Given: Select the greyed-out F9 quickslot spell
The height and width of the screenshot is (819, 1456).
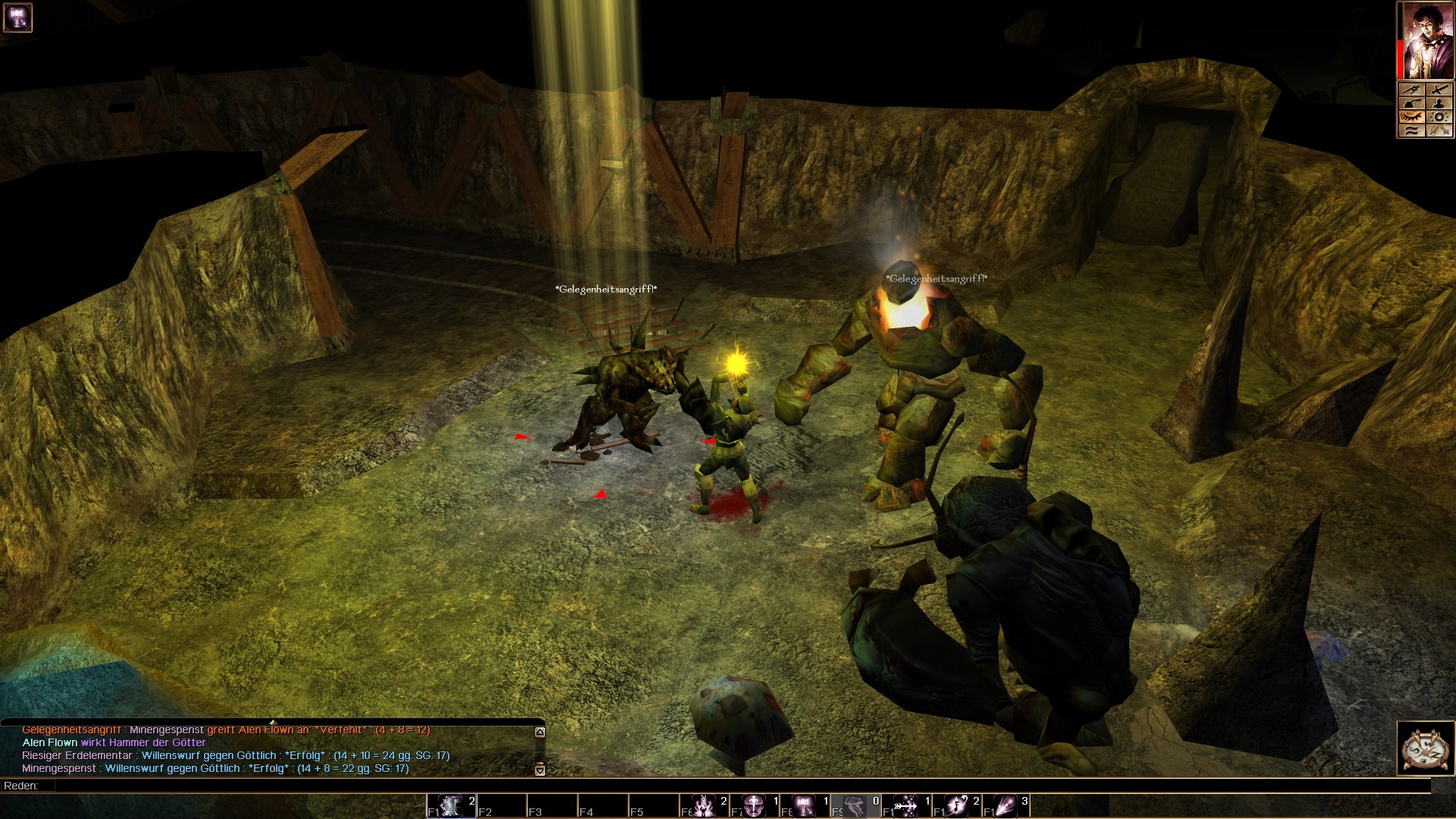Looking at the screenshot, I should click(x=855, y=805).
